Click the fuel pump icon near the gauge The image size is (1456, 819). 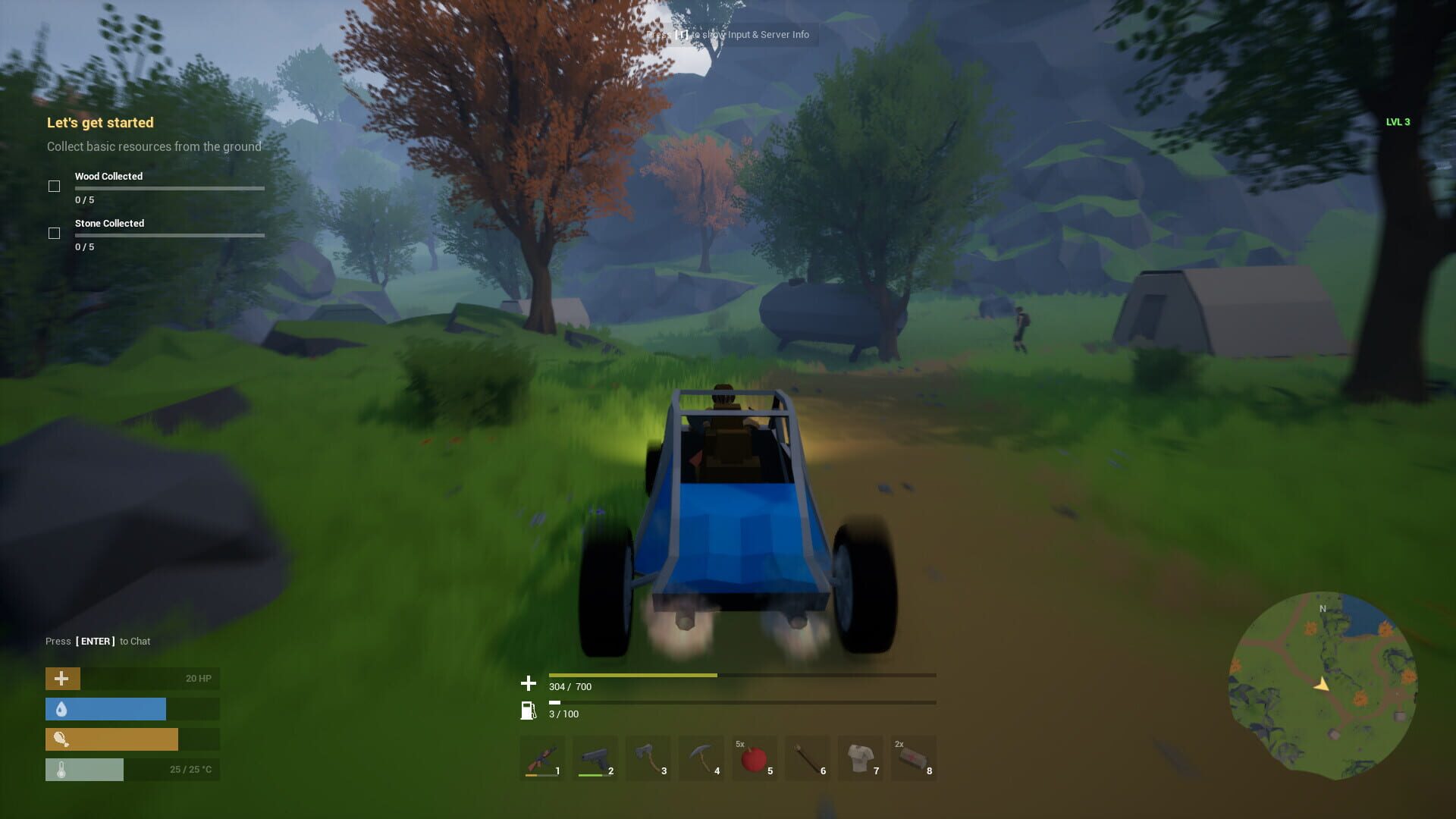(x=527, y=711)
